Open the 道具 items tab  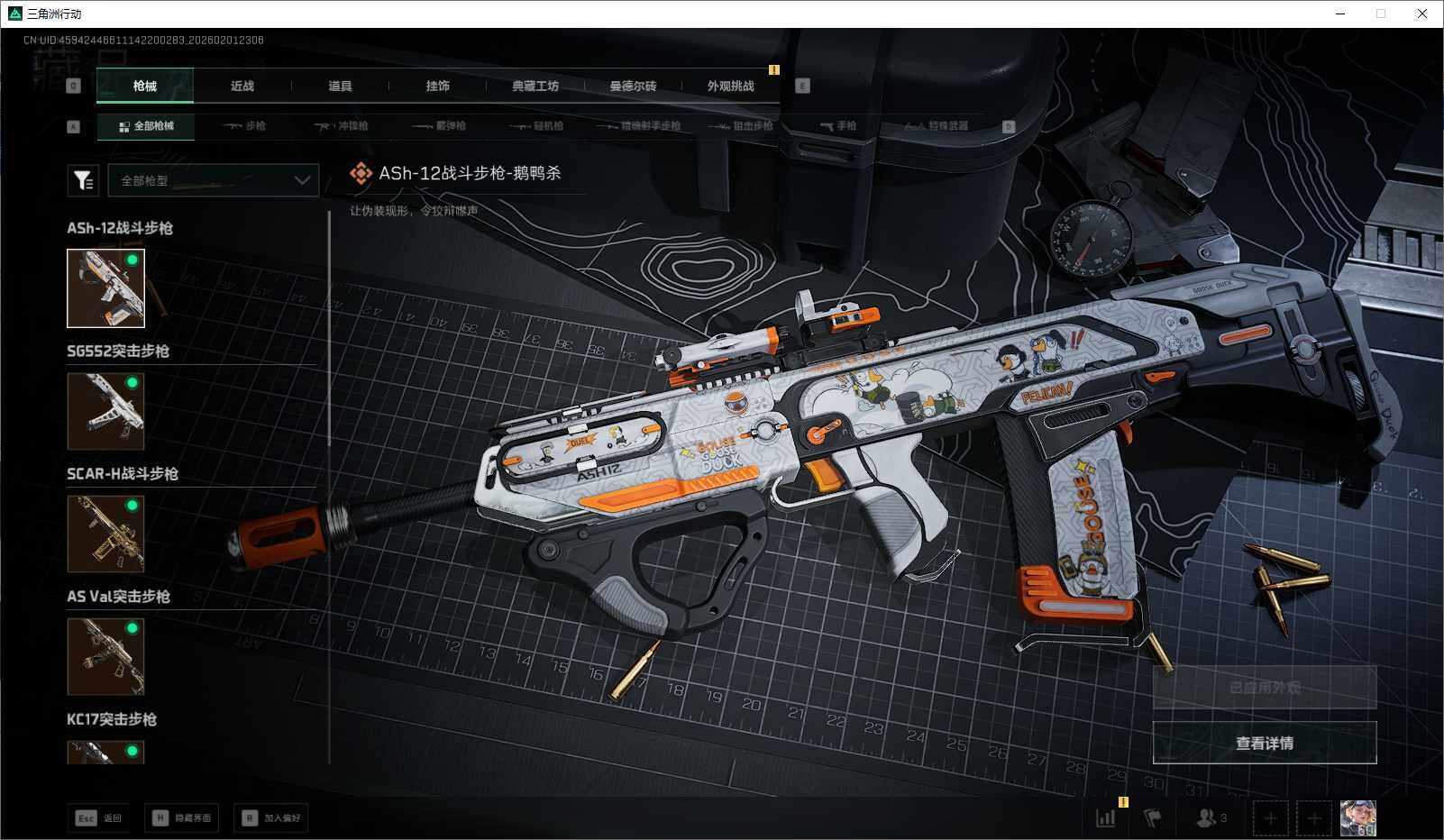click(340, 87)
